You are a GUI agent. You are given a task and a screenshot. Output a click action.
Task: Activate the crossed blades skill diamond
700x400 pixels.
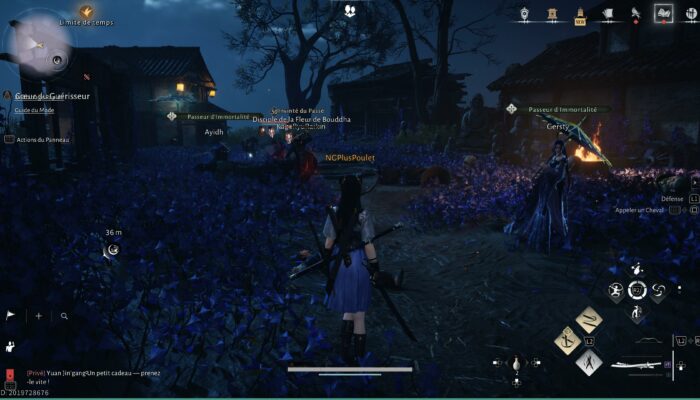[590, 360]
